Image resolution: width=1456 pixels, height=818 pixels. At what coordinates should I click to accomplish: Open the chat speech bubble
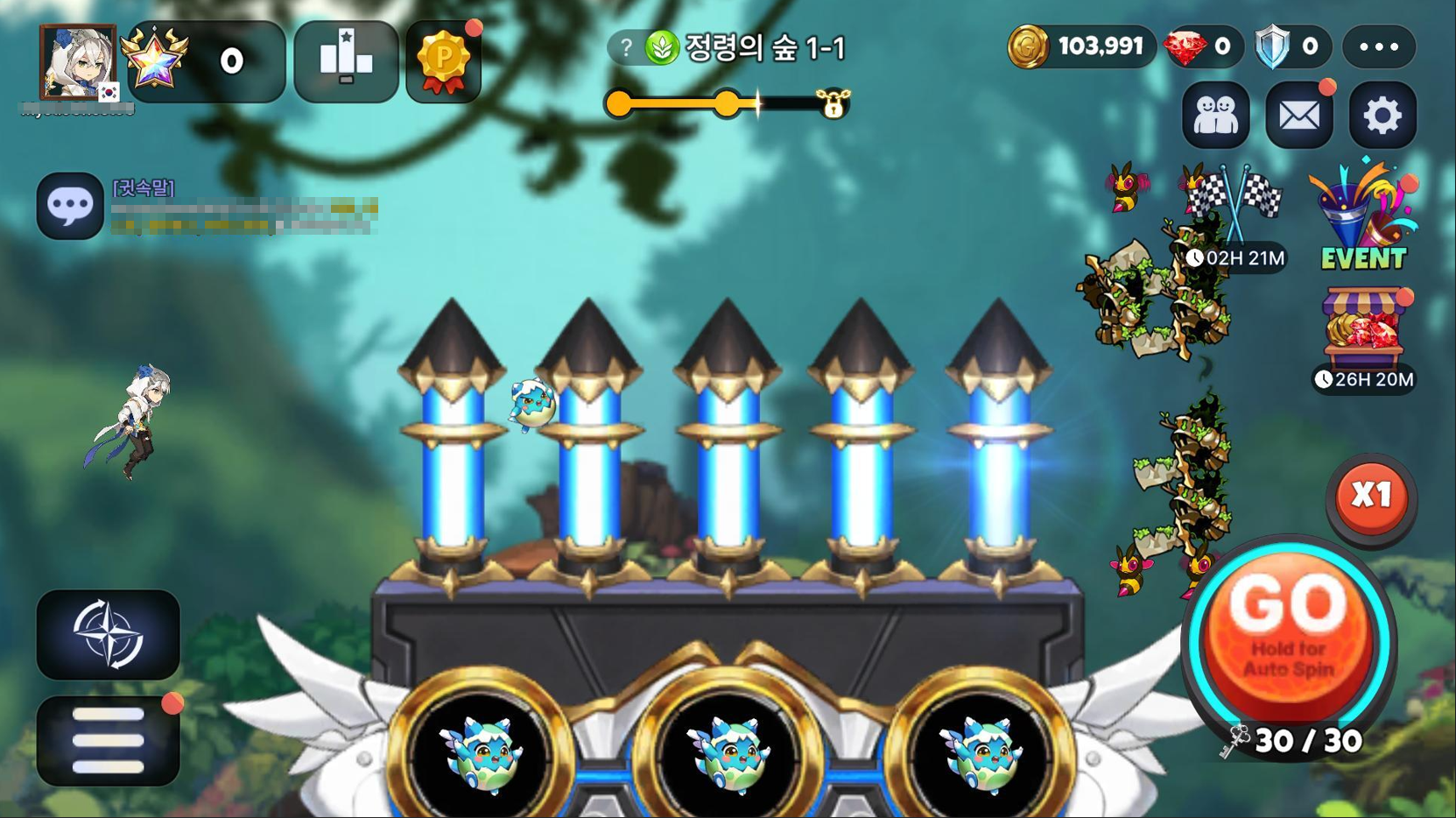[70, 206]
